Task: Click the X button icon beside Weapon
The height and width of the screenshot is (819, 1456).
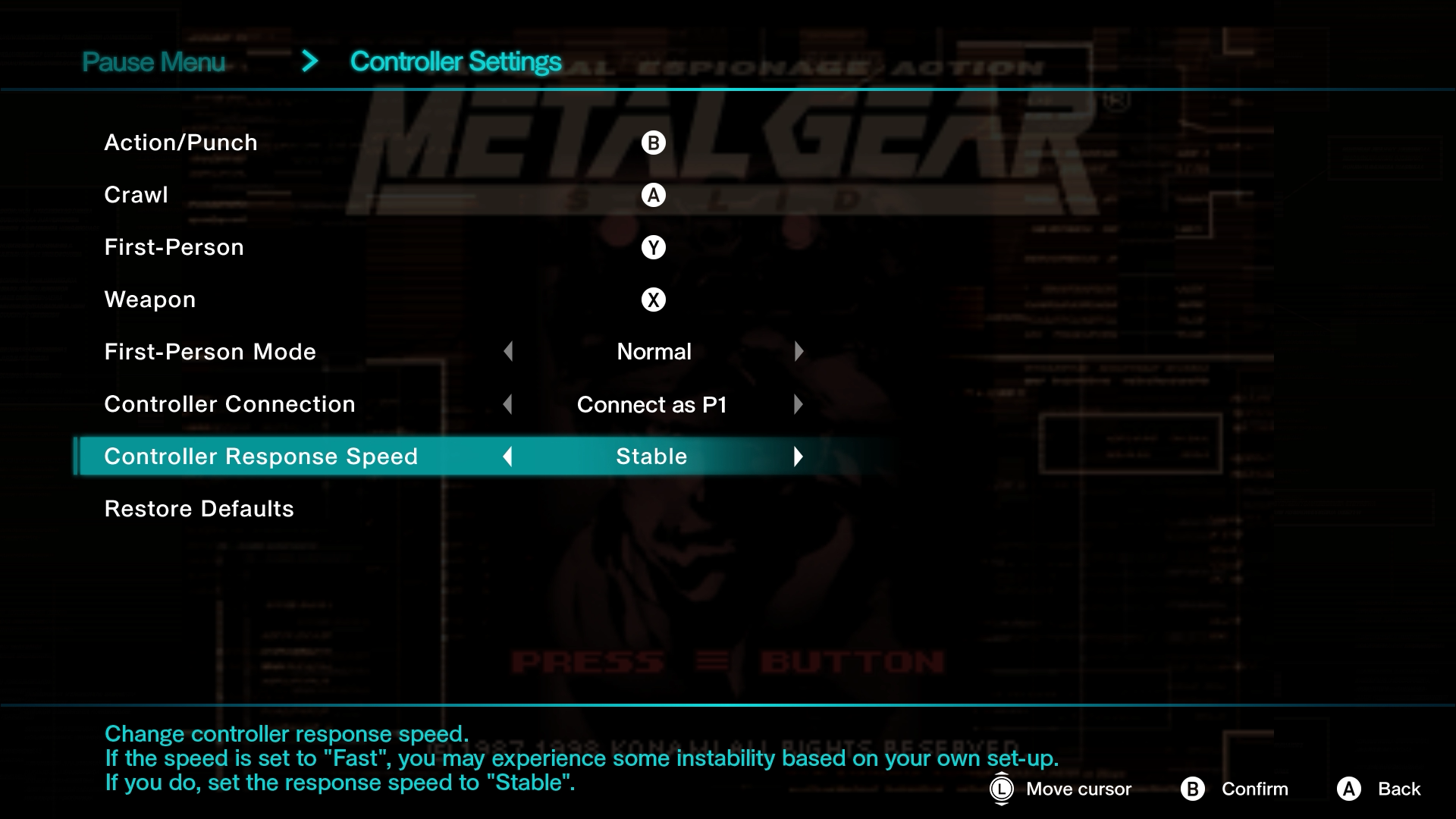Action: click(654, 299)
